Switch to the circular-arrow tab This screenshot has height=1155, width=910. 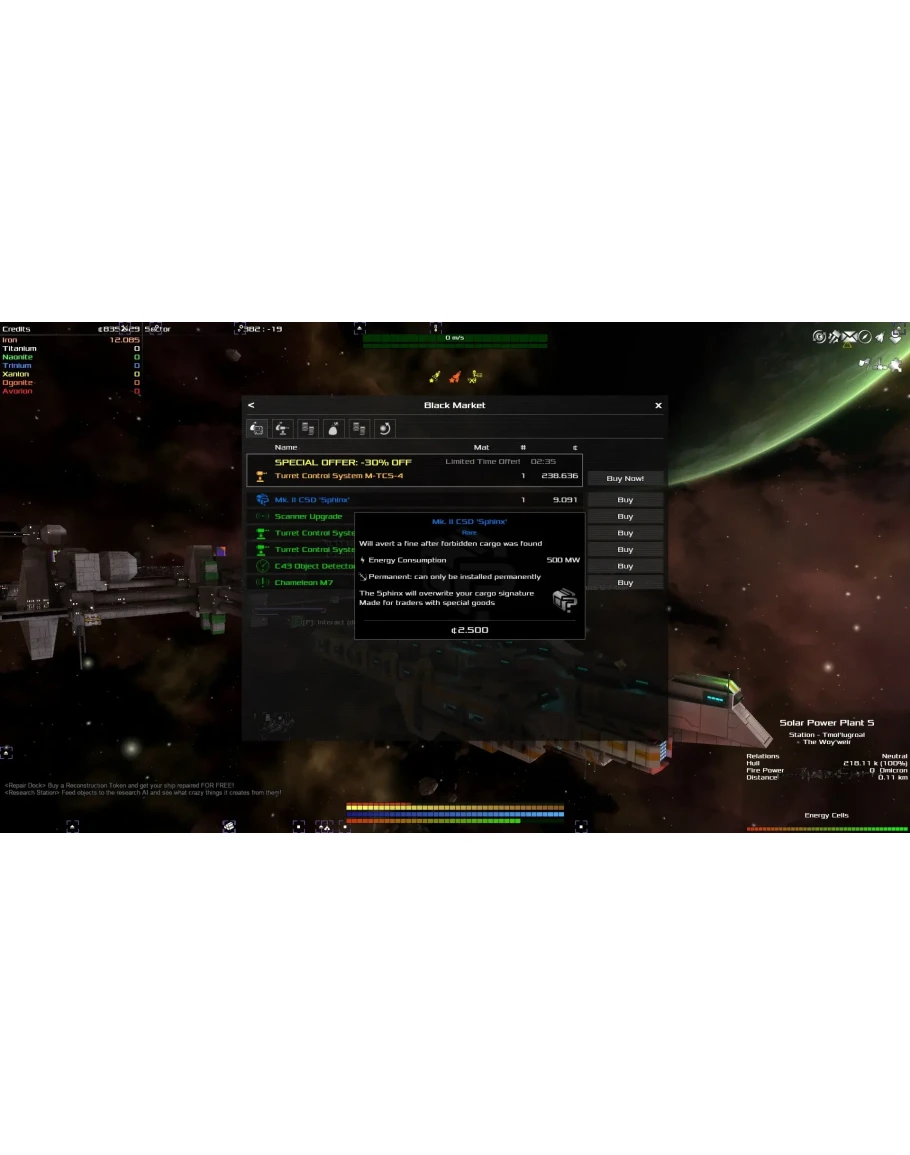point(385,428)
